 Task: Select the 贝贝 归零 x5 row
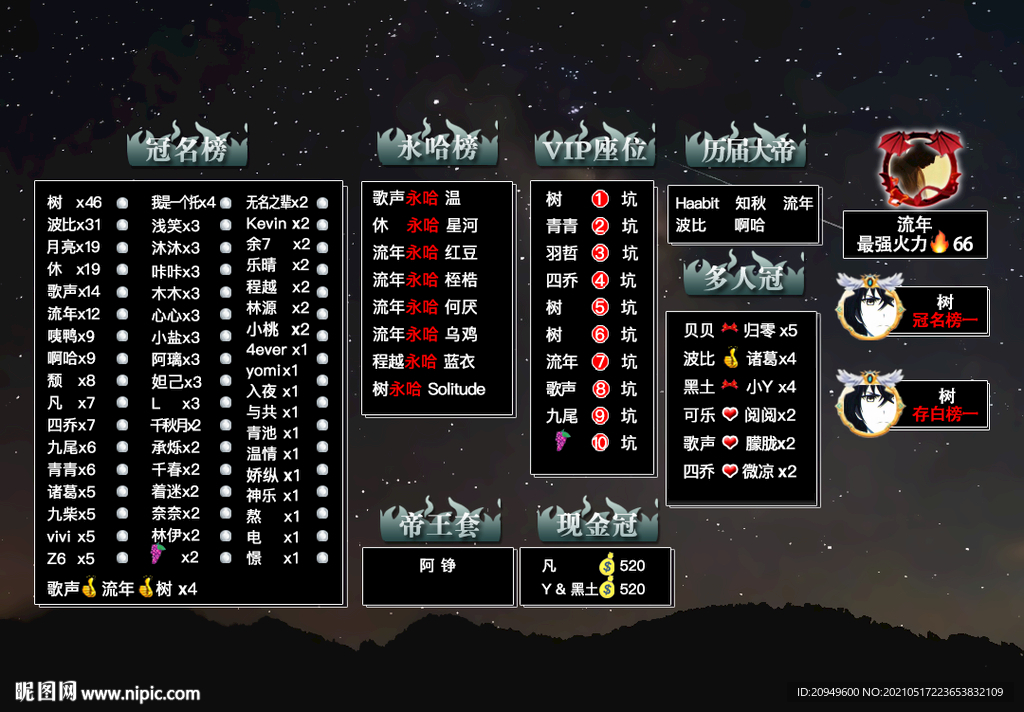pos(740,331)
